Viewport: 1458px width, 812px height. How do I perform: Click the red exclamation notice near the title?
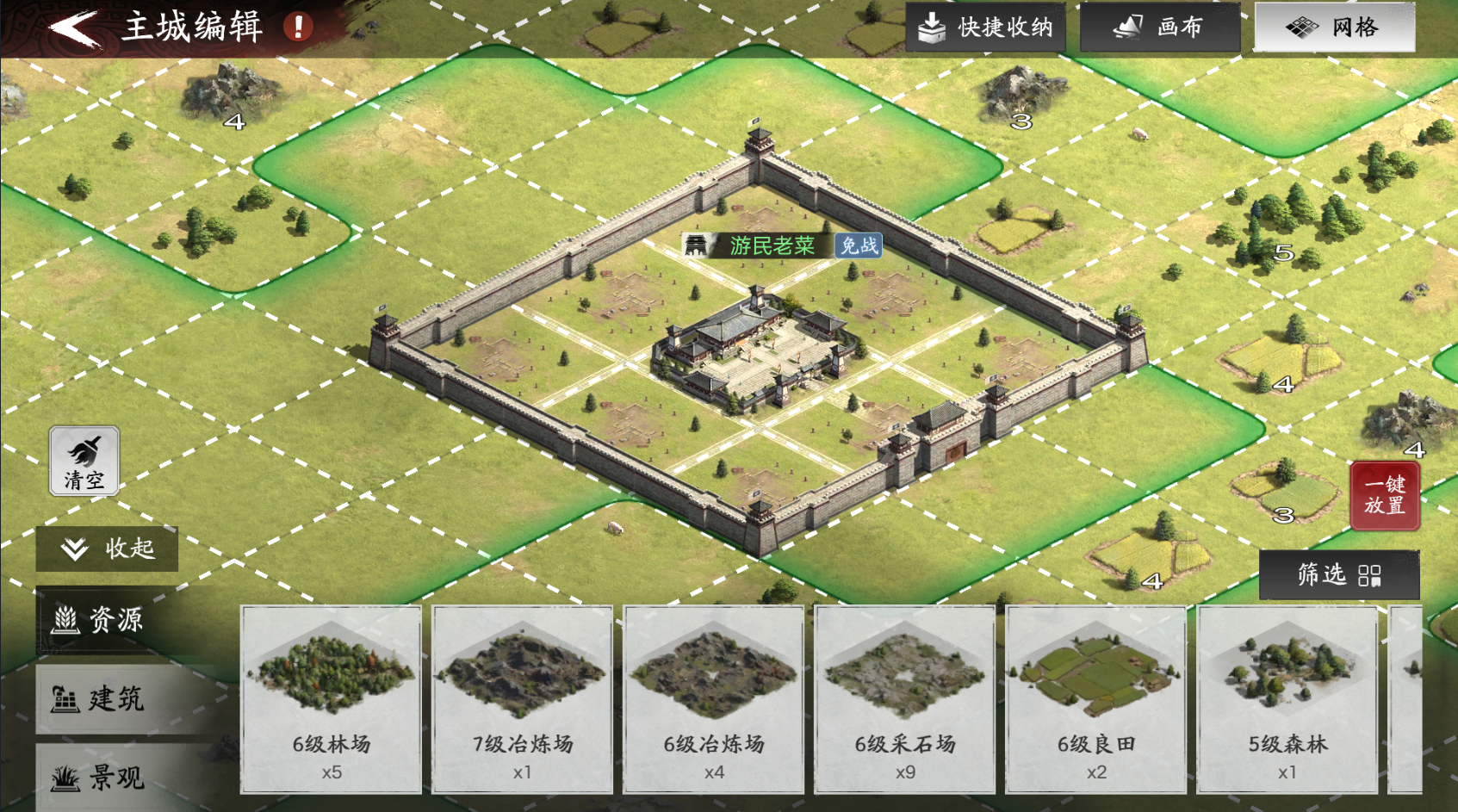click(x=296, y=27)
